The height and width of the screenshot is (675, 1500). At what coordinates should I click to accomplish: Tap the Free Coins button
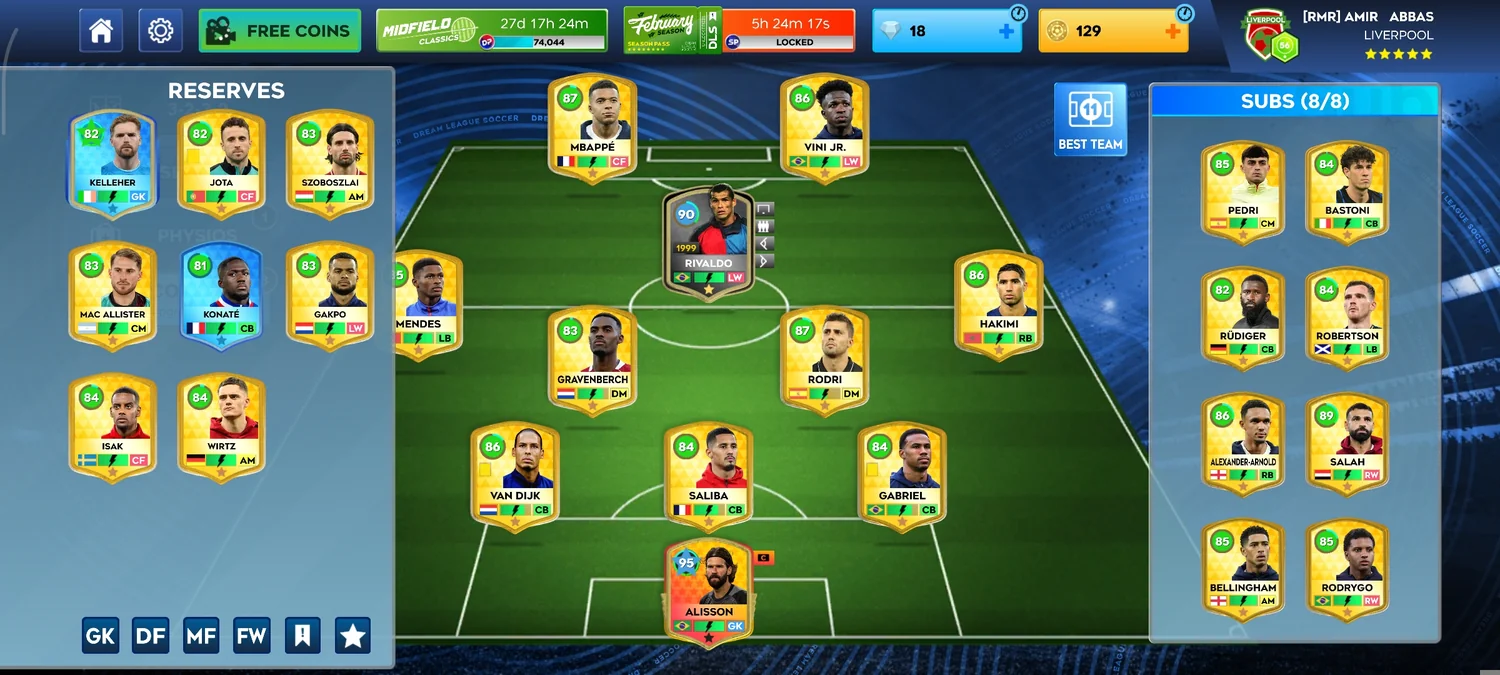coord(280,31)
